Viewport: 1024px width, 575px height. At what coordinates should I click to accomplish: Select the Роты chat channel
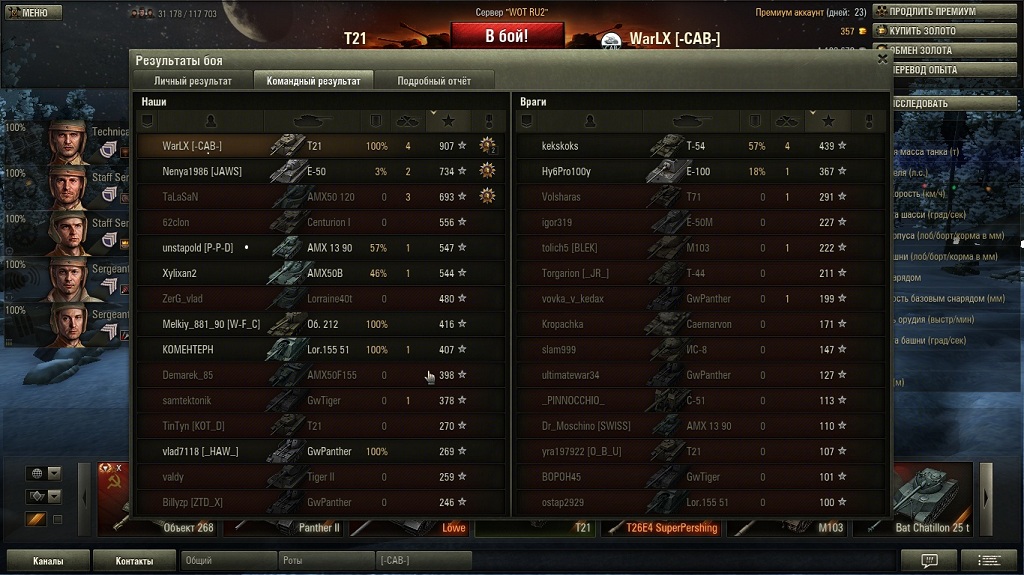coord(326,561)
